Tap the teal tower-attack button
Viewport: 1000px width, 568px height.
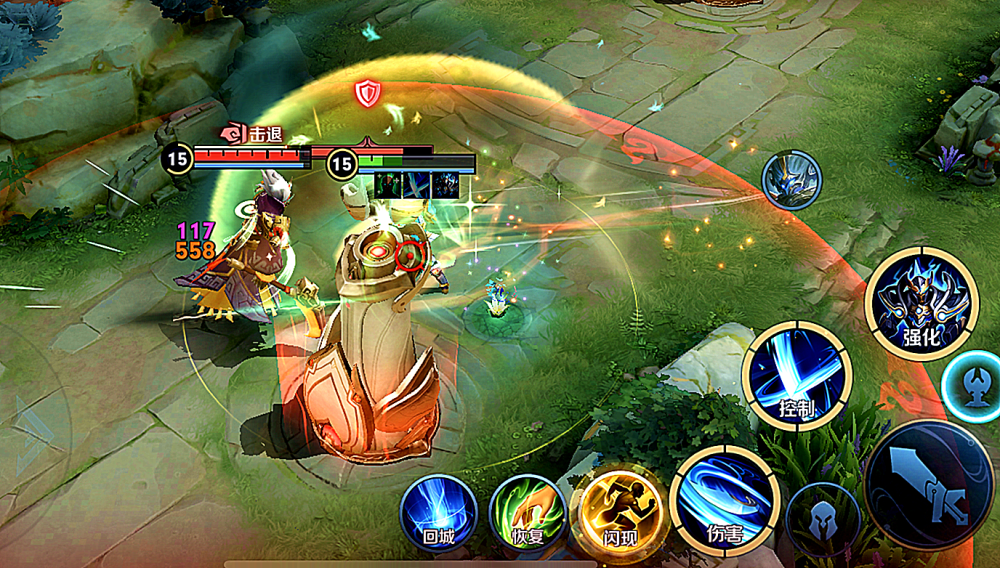(974, 387)
